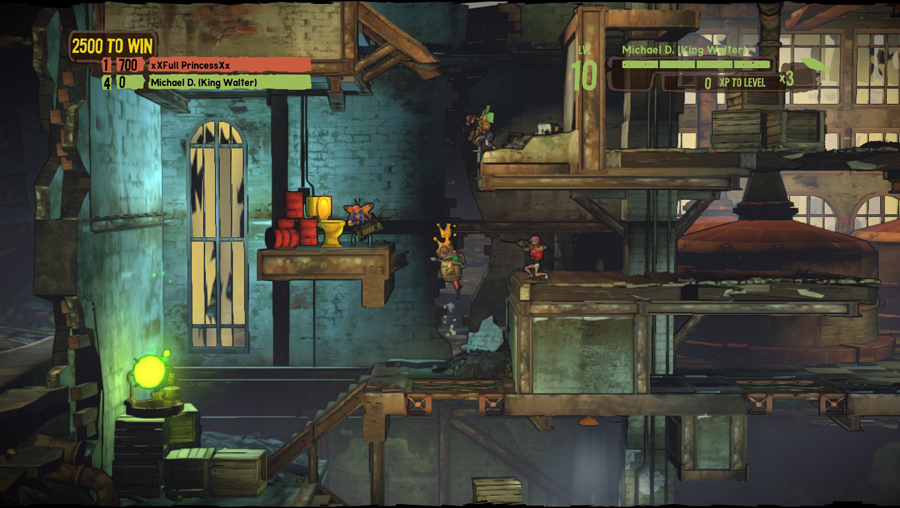Select Michael D. (King Walter) scoreboard row
This screenshot has height=508, width=900.
click(205, 82)
